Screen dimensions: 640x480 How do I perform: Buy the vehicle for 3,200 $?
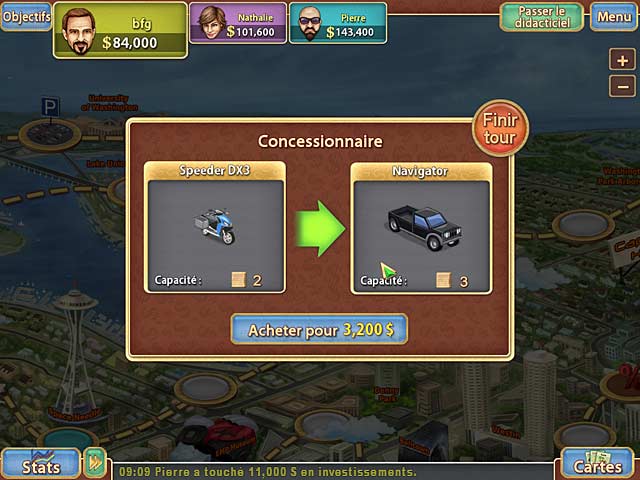pyautogui.click(x=319, y=328)
